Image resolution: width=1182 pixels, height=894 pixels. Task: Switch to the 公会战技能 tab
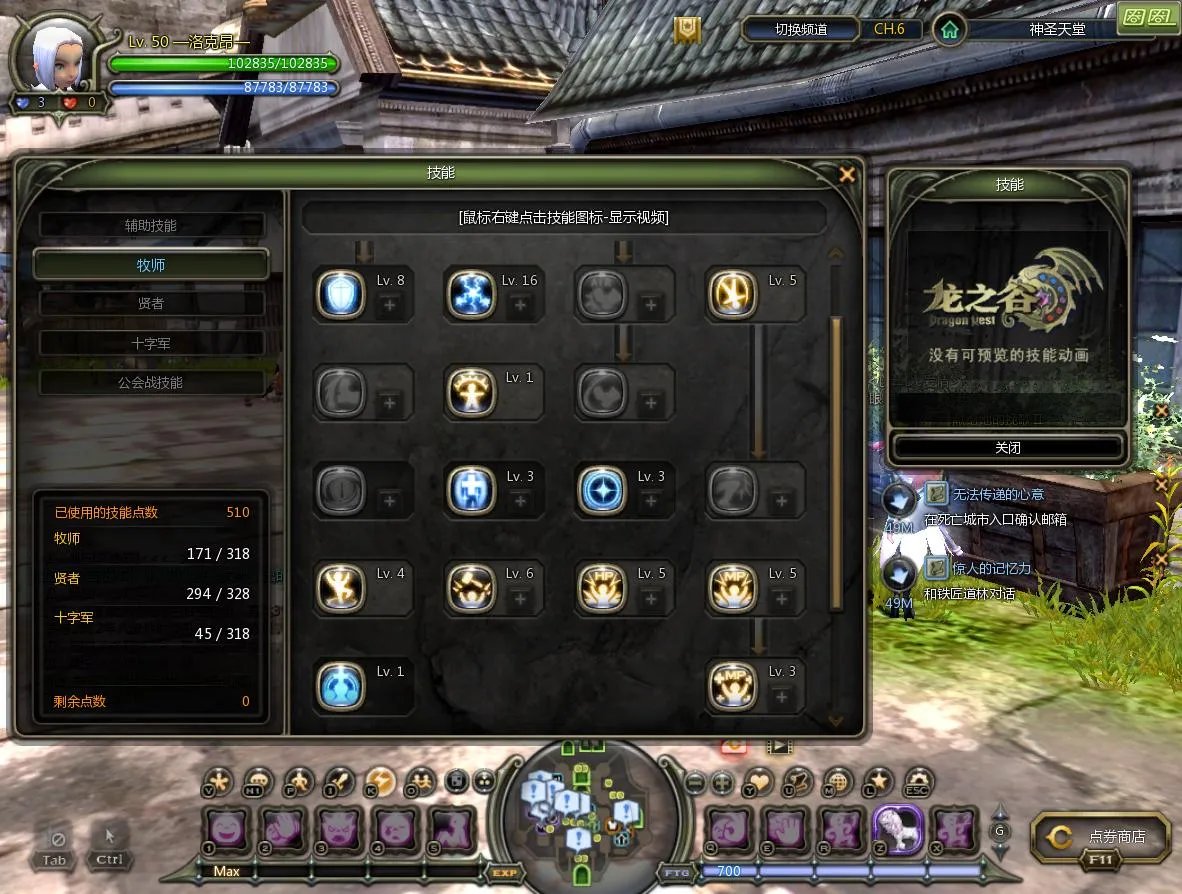pos(151,382)
